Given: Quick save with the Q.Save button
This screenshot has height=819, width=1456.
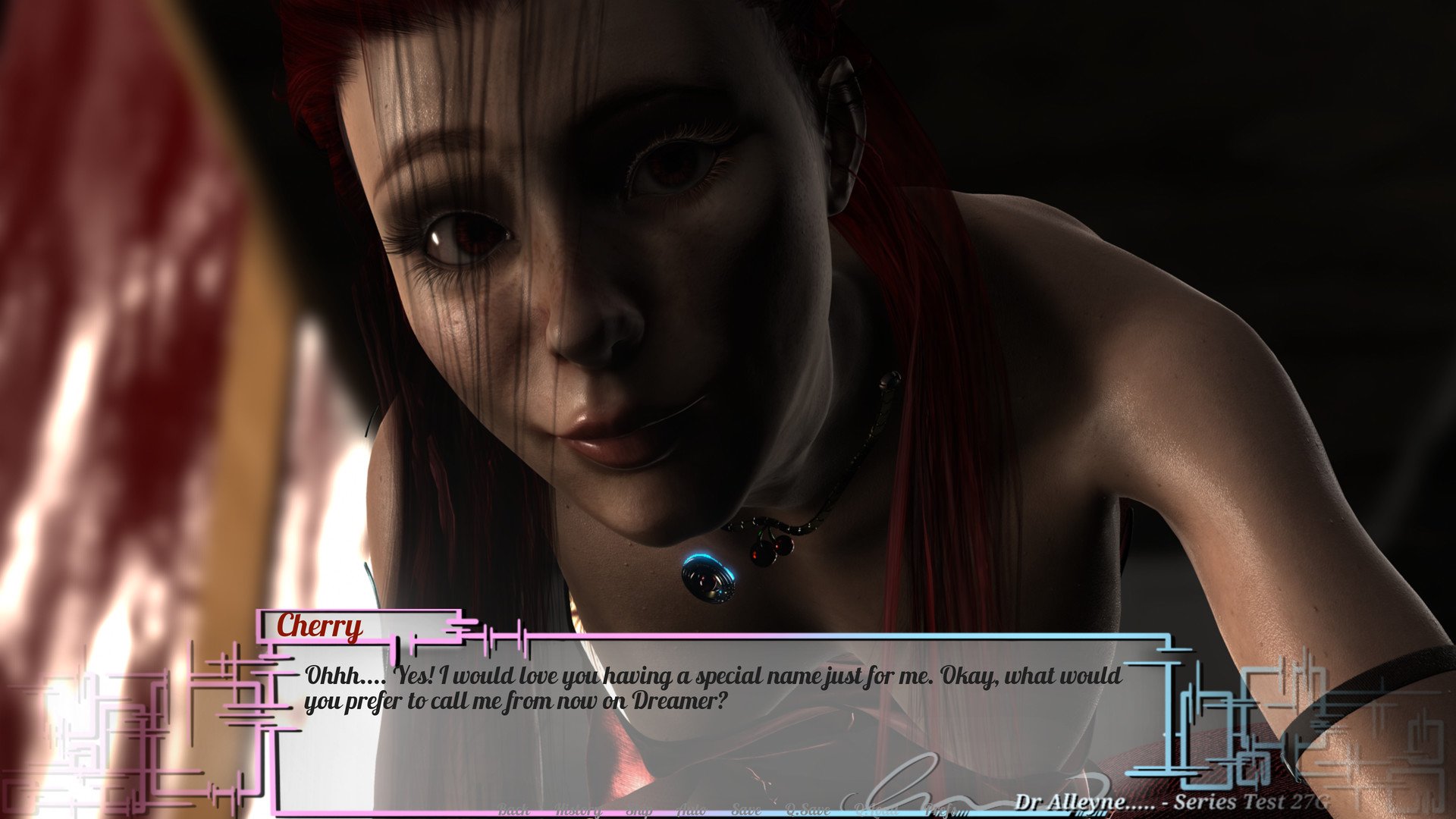Looking at the screenshot, I should tap(808, 810).
